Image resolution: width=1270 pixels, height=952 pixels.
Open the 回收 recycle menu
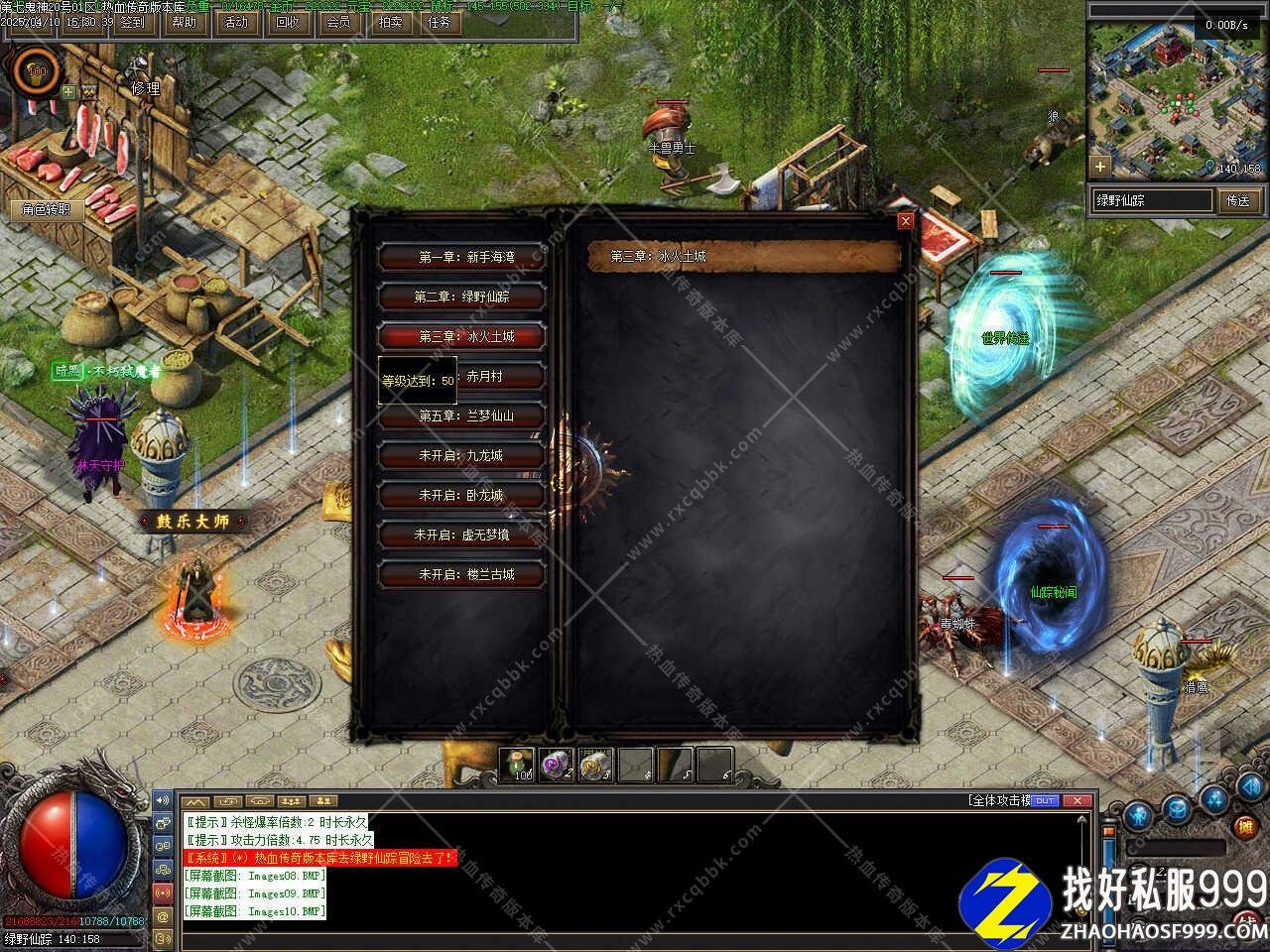[x=287, y=22]
